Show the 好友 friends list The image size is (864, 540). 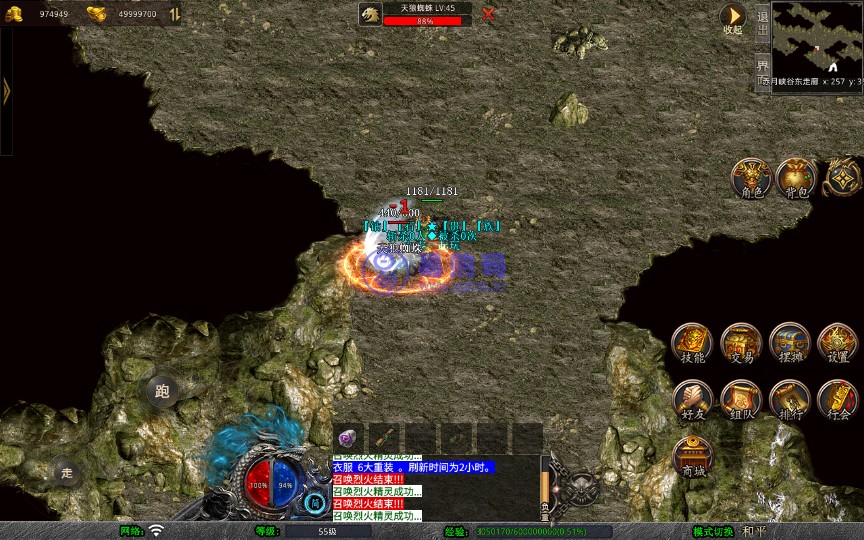click(692, 399)
